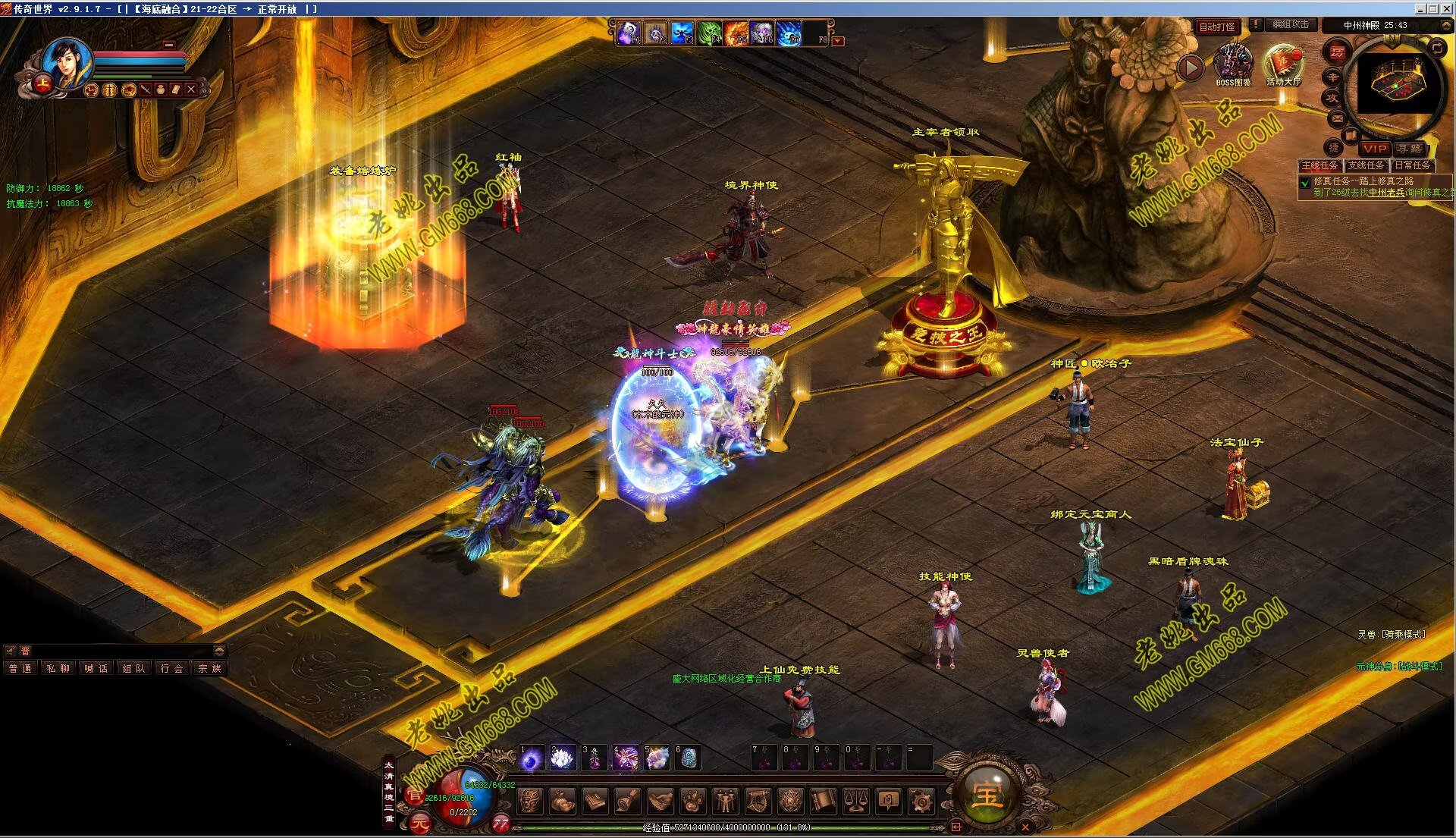1456x838 pixels.
Task: Switch to the 支线任务 side quests tab
Action: pyautogui.click(x=1366, y=165)
